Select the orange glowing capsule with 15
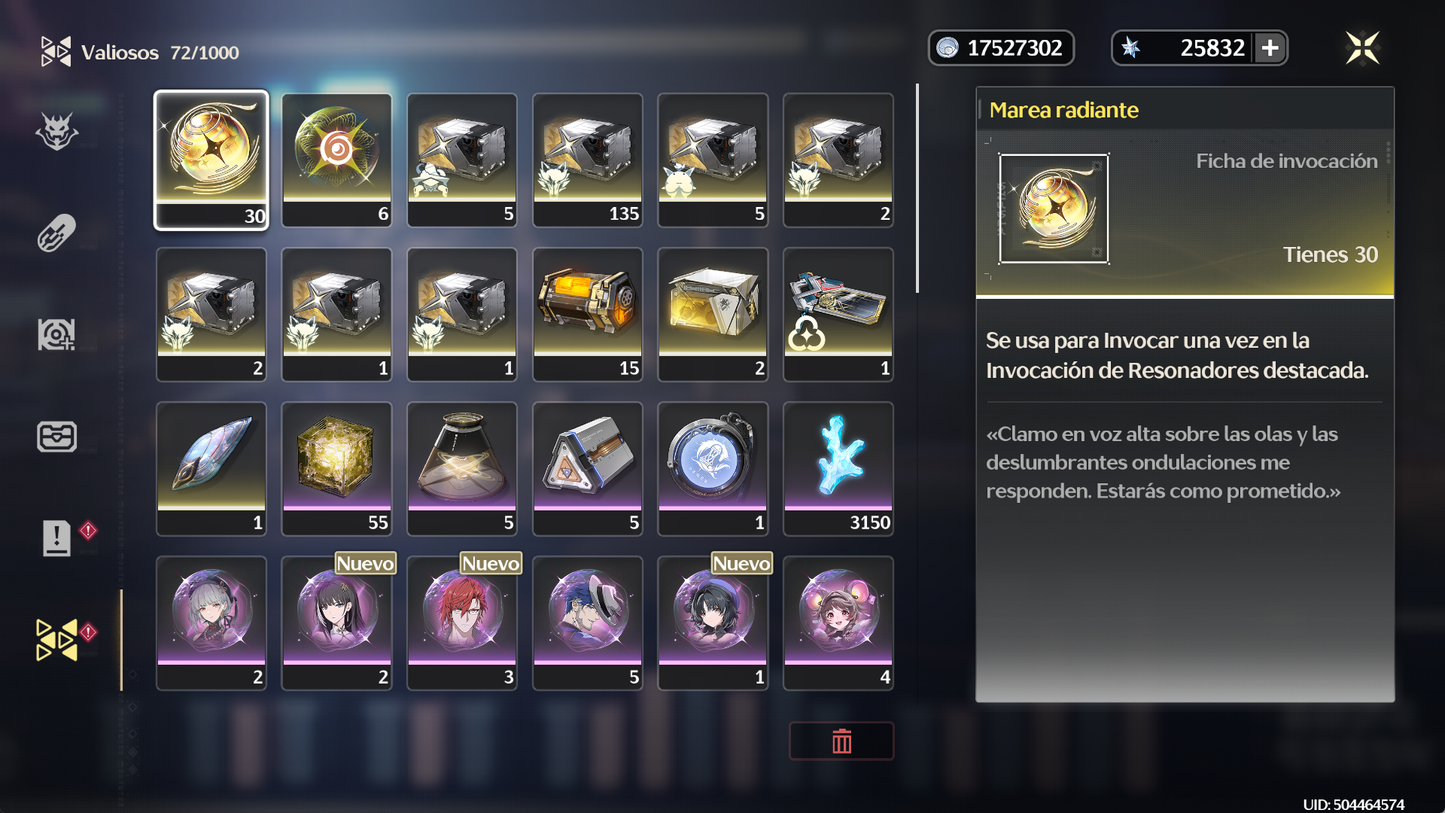The width and height of the screenshot is (1445, 813). tap(587, 314)
